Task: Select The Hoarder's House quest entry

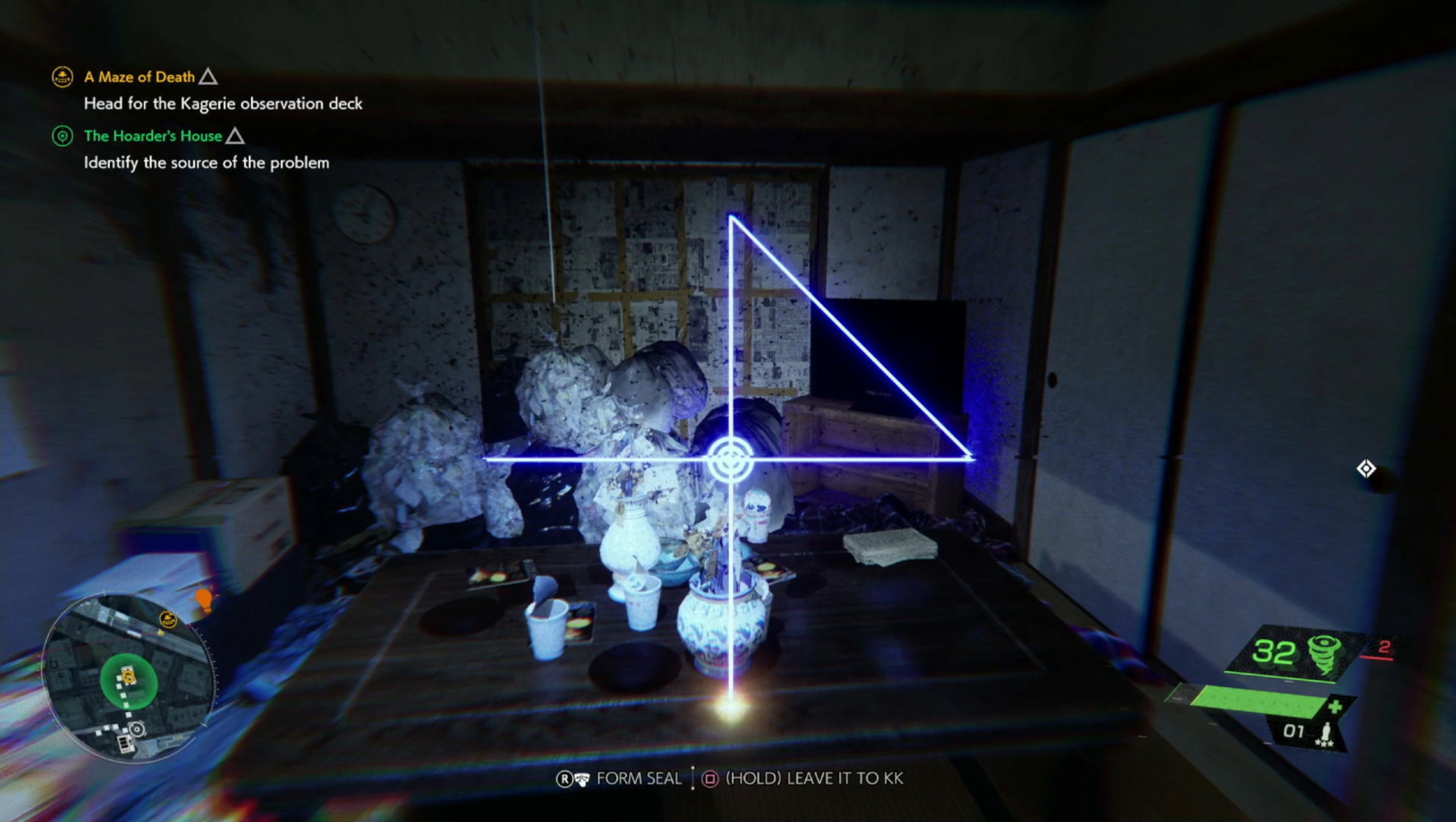Action: pyautogui.click(x=153, y=136)
